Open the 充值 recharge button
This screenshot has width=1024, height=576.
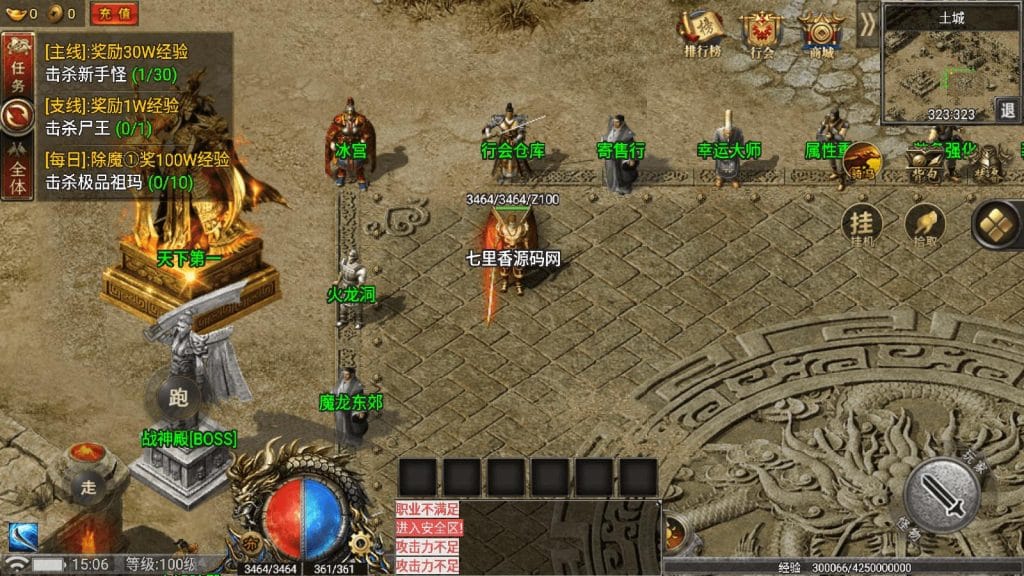(x=114, y=13)
